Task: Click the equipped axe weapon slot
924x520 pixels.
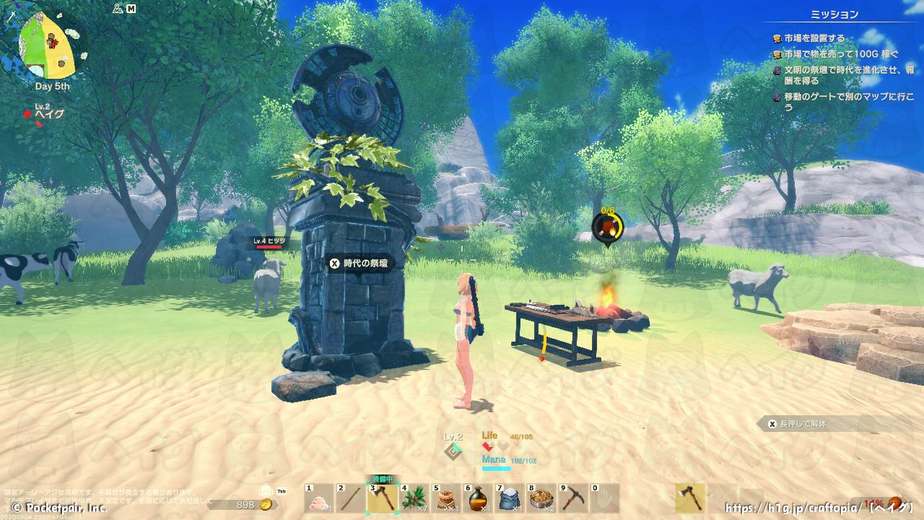Action: (690, 498)
